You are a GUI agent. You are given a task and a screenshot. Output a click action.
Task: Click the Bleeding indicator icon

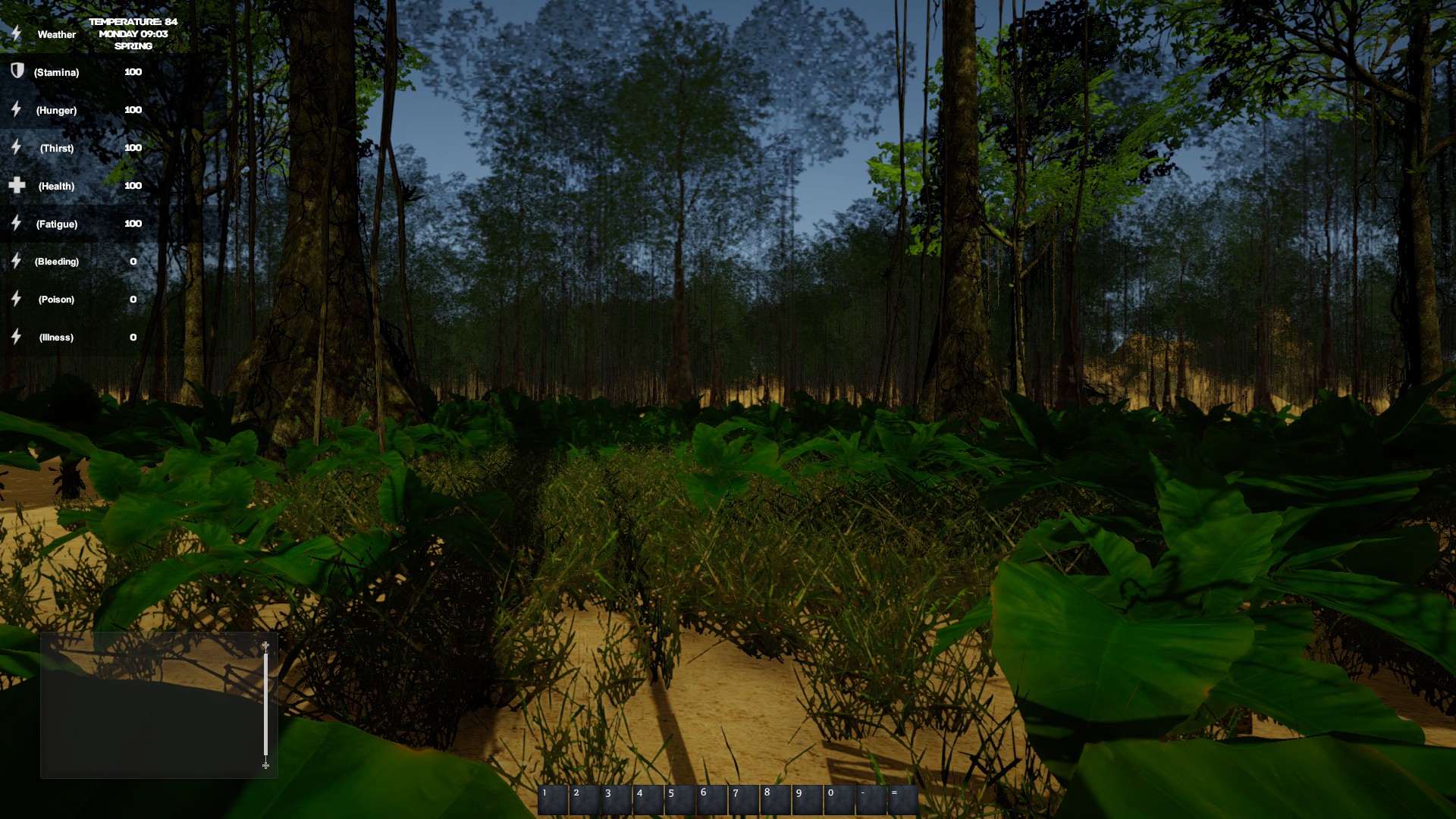tap(15, 262)
